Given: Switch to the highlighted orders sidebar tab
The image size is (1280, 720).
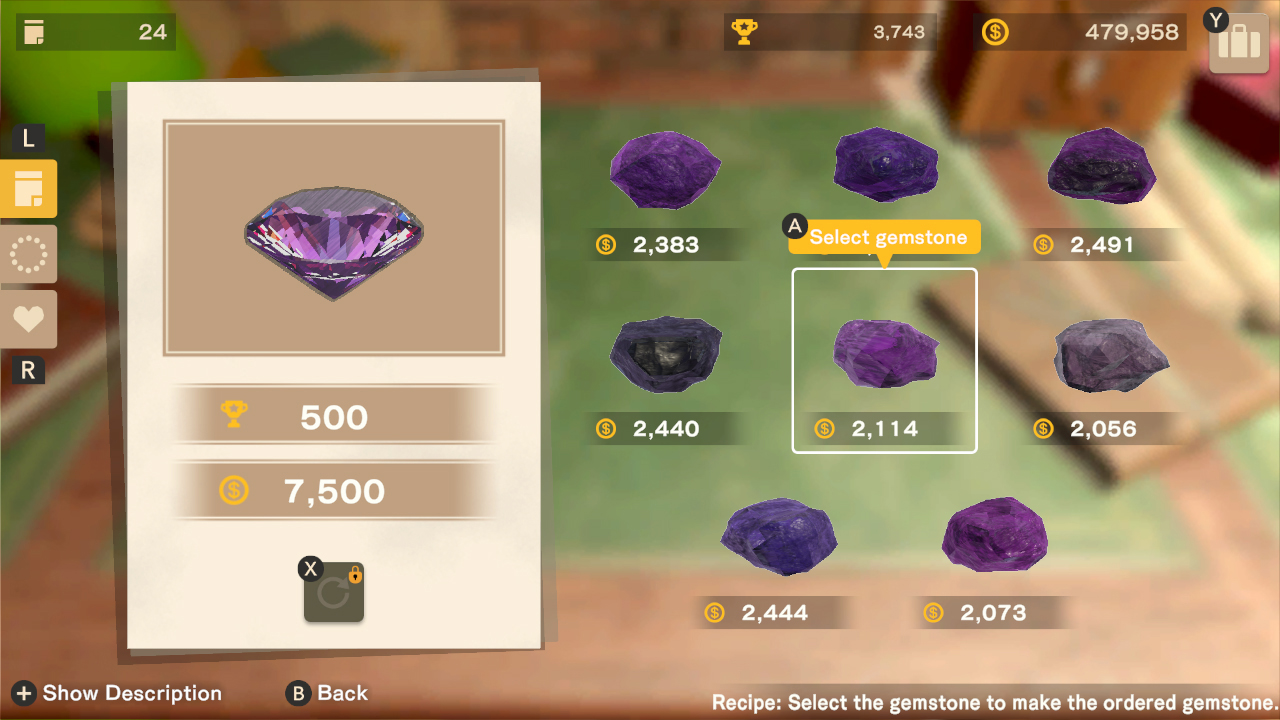Looking at the screenshot, I should [29, 188].
